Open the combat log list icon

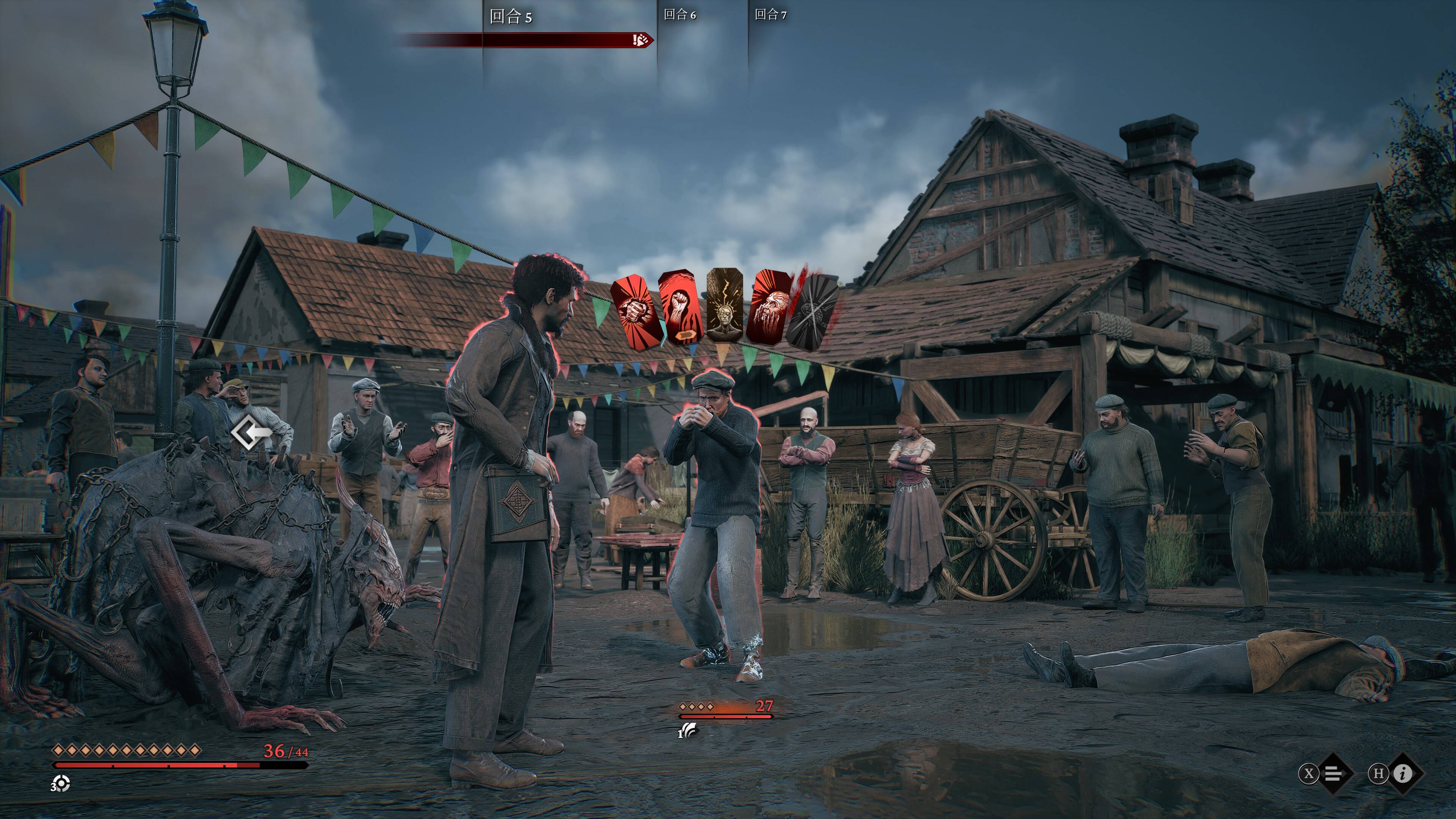pyautogui.click(x=1334, y=773)
